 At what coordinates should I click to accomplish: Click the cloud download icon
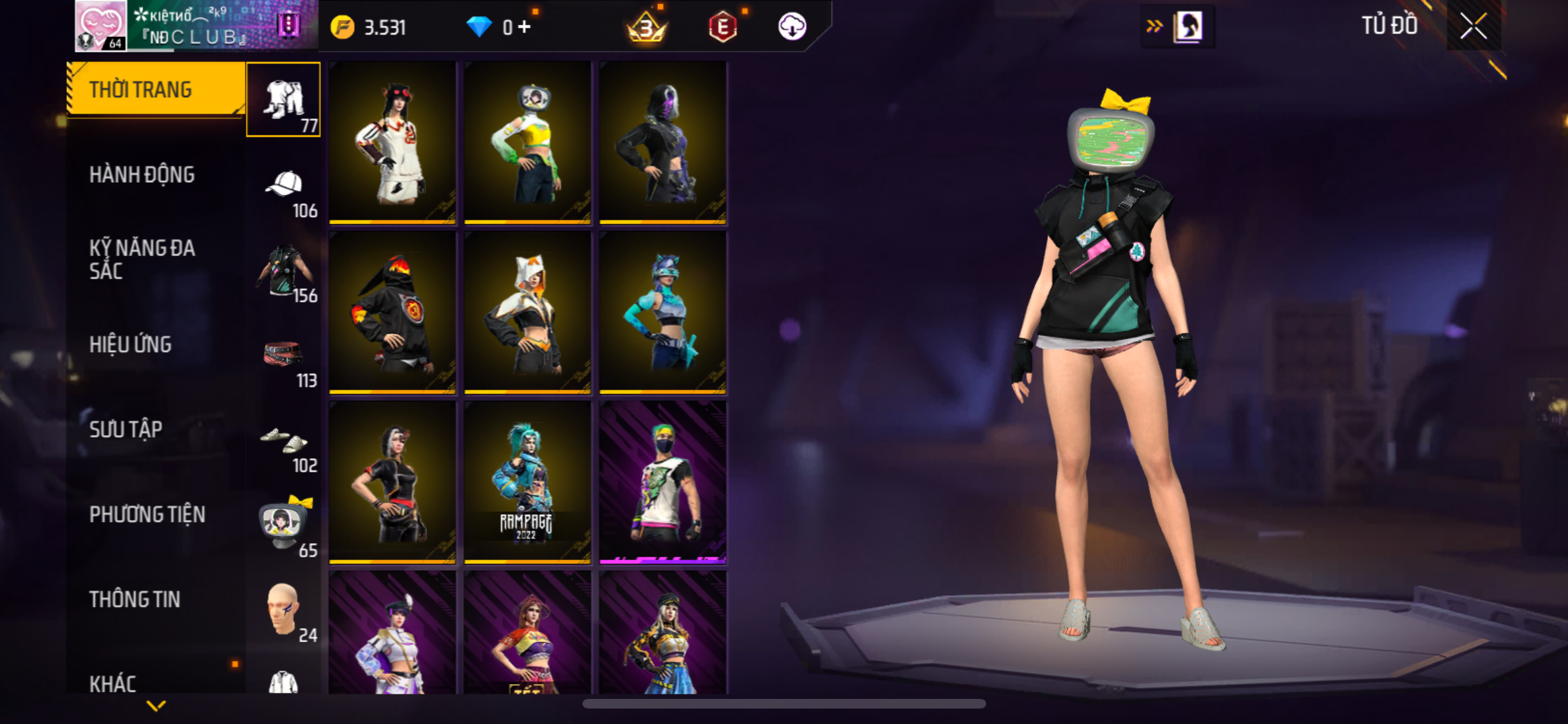(792, 27)
